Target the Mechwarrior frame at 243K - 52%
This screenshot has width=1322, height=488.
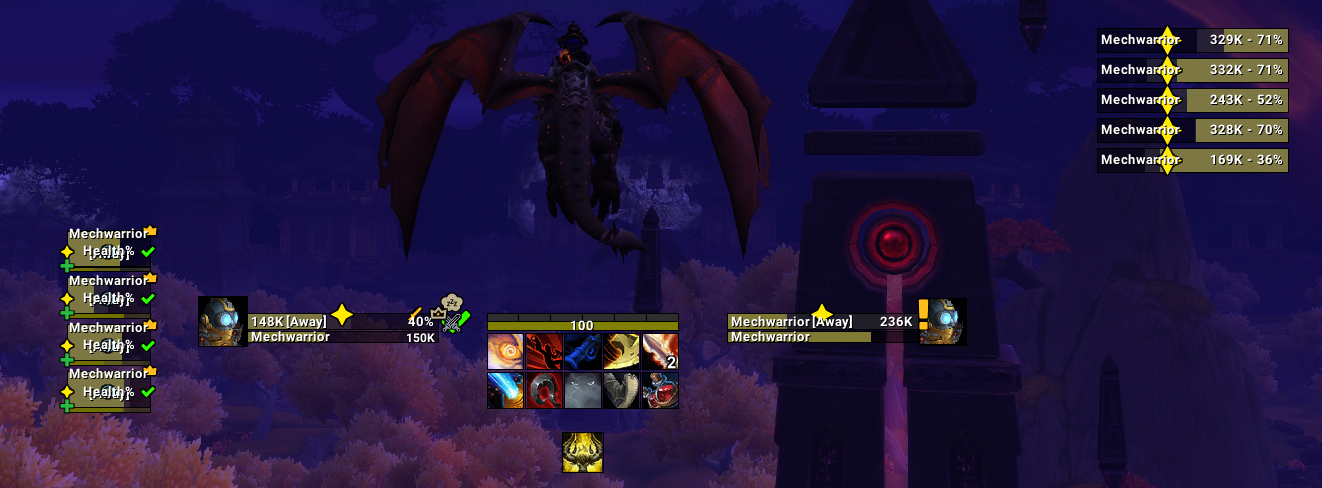[x=1192, y=100]
